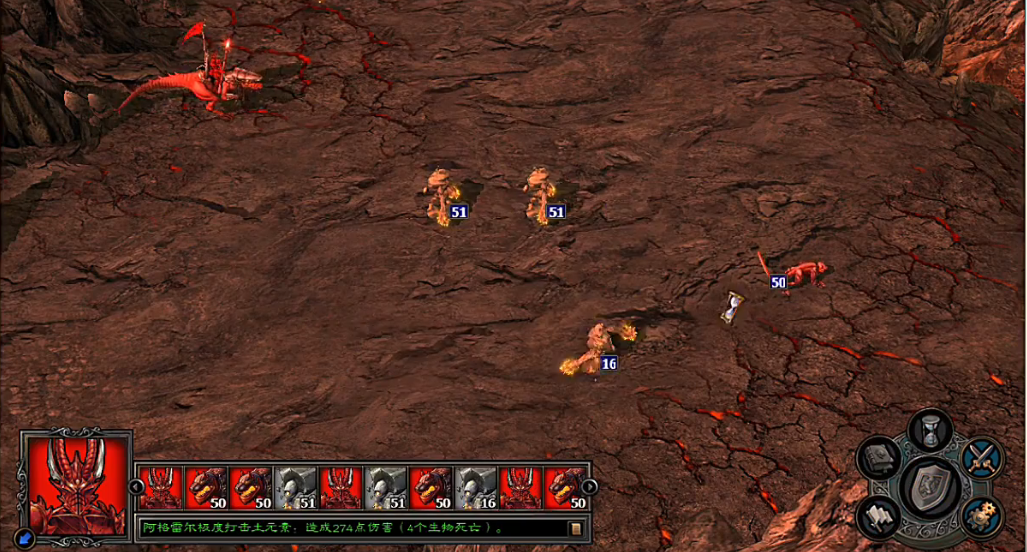The height and width of the screenshot is (552, 1027).
Task: Open the spellbook
Action: (879, 458)
